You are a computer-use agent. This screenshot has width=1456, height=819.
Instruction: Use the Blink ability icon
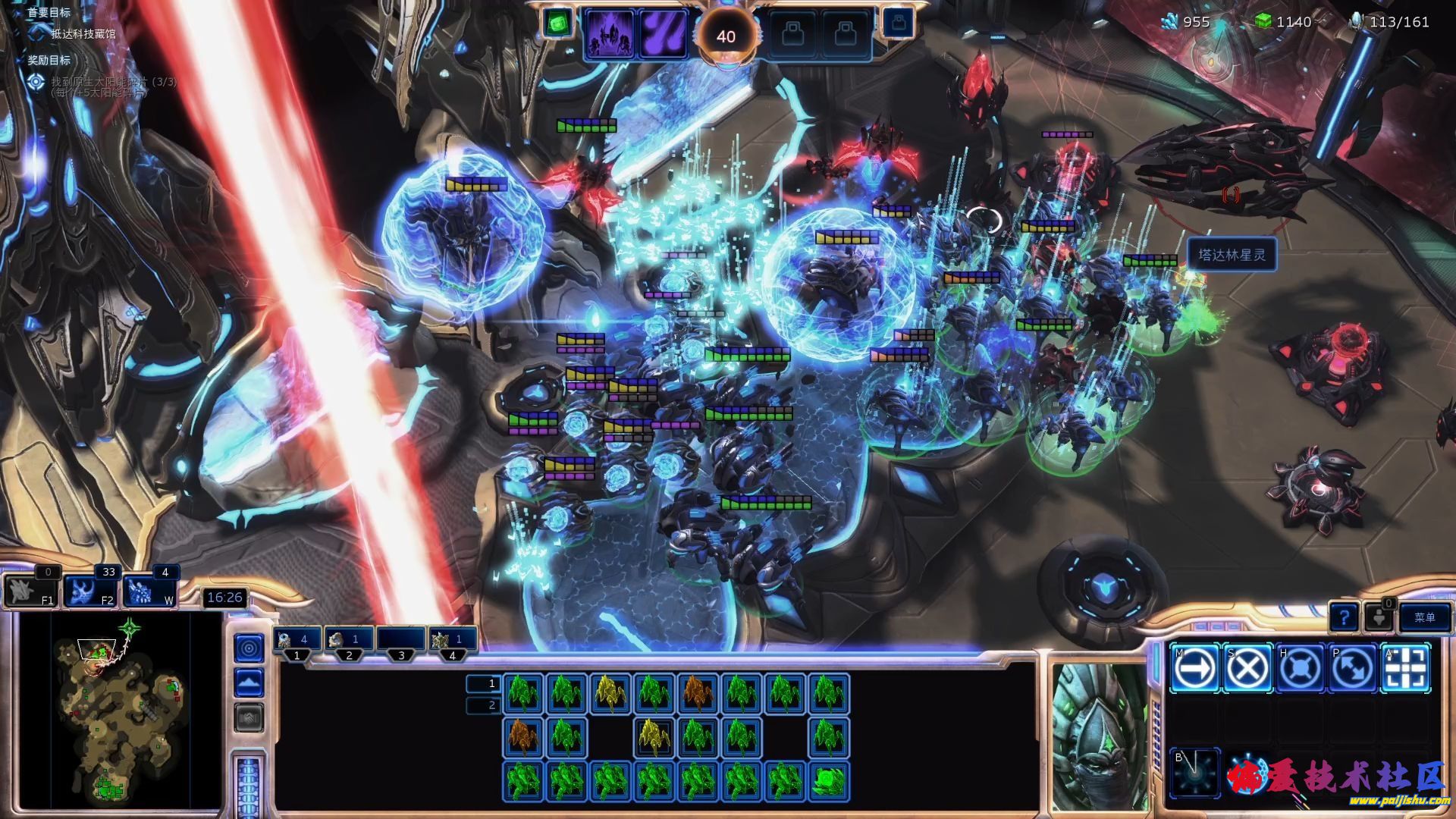point(1194,773)
